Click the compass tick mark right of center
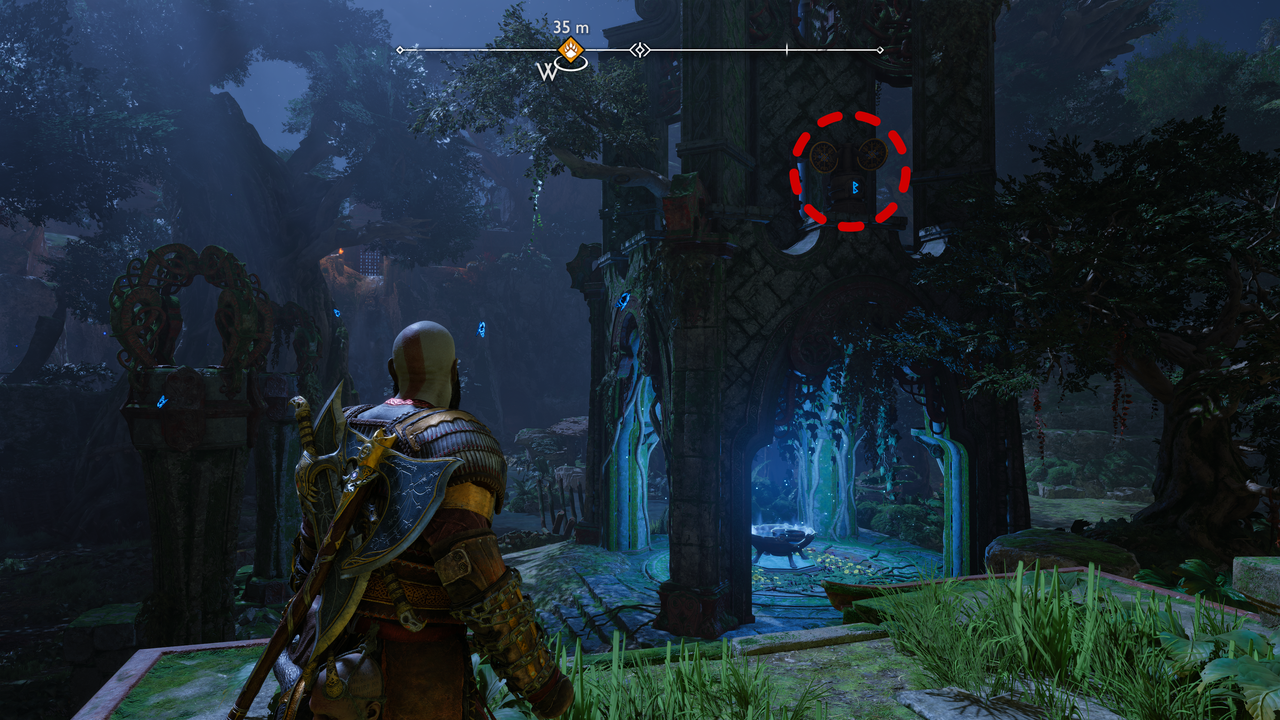The image size is (1280, 720). point(786,48)
